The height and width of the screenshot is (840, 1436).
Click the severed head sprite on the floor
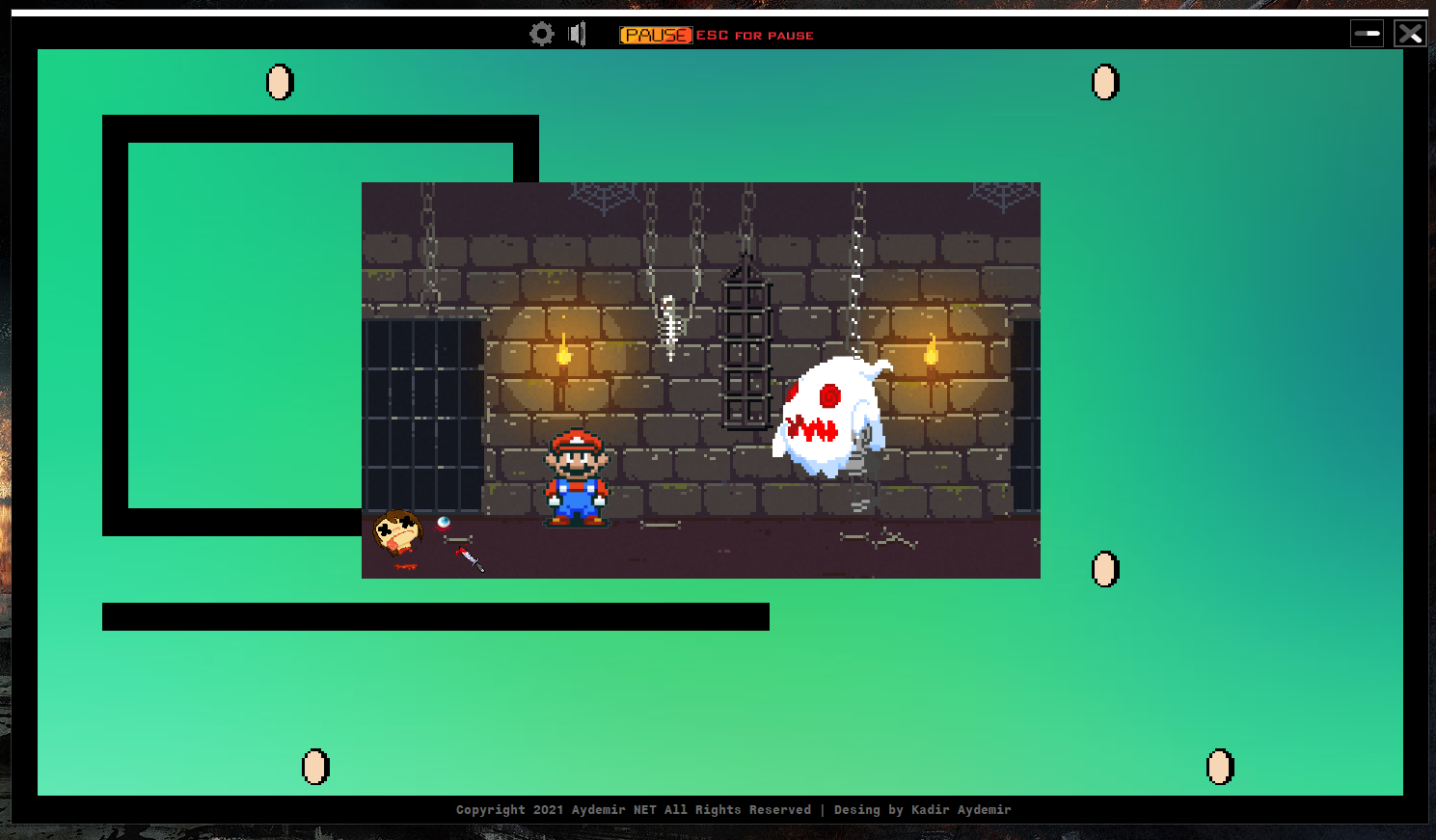[x=398, y=532]
